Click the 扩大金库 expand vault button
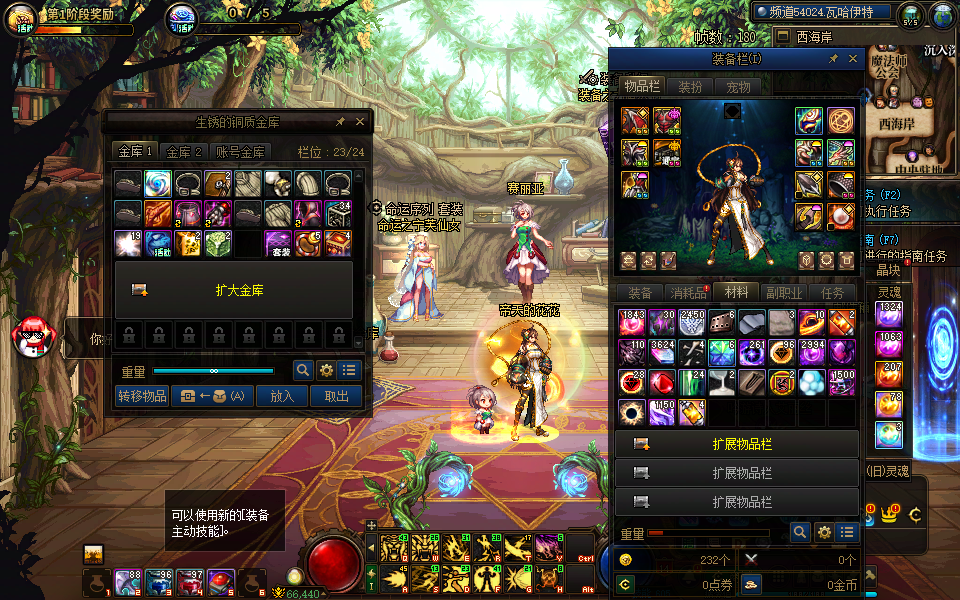960x600 pixels. pos(234,290)
